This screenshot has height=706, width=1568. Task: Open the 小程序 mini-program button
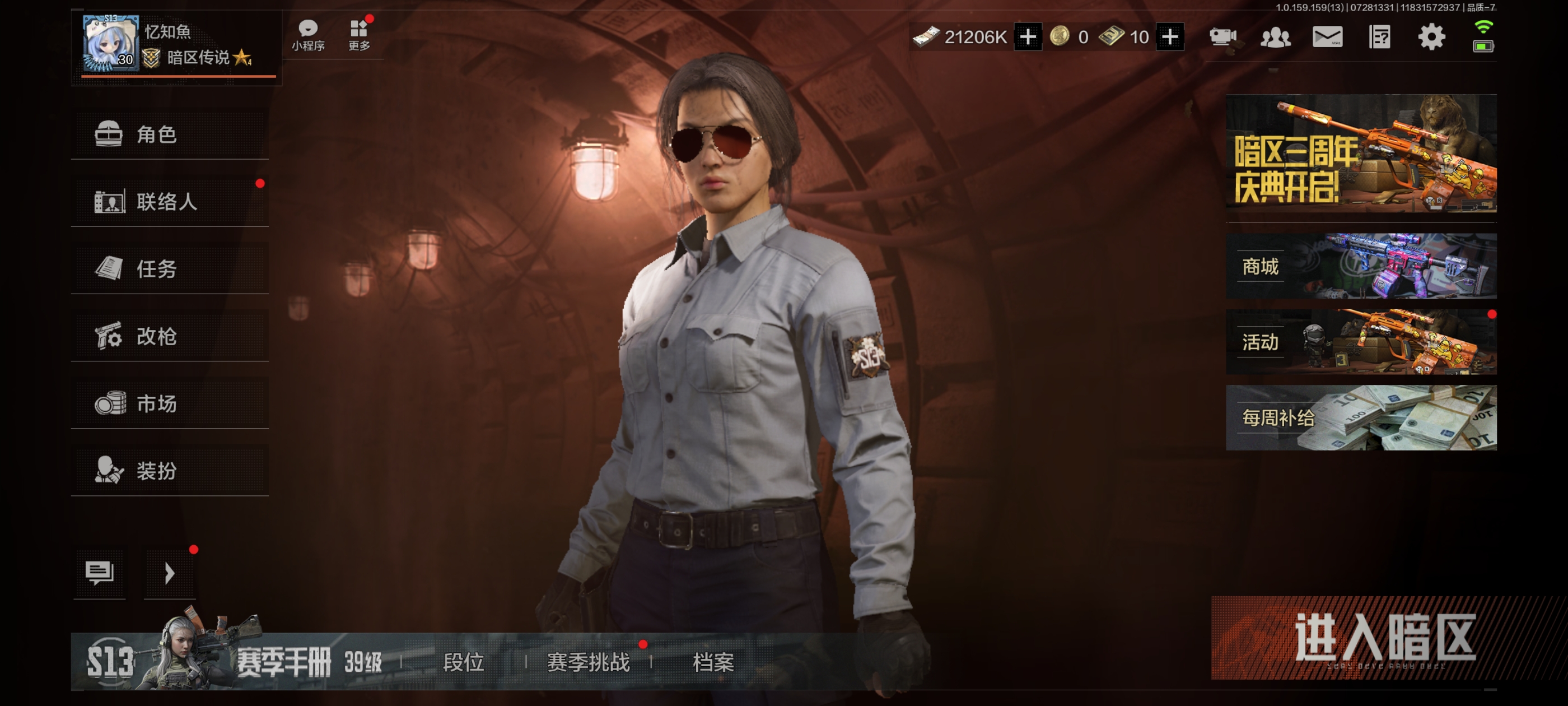click(x=308, y=35)
